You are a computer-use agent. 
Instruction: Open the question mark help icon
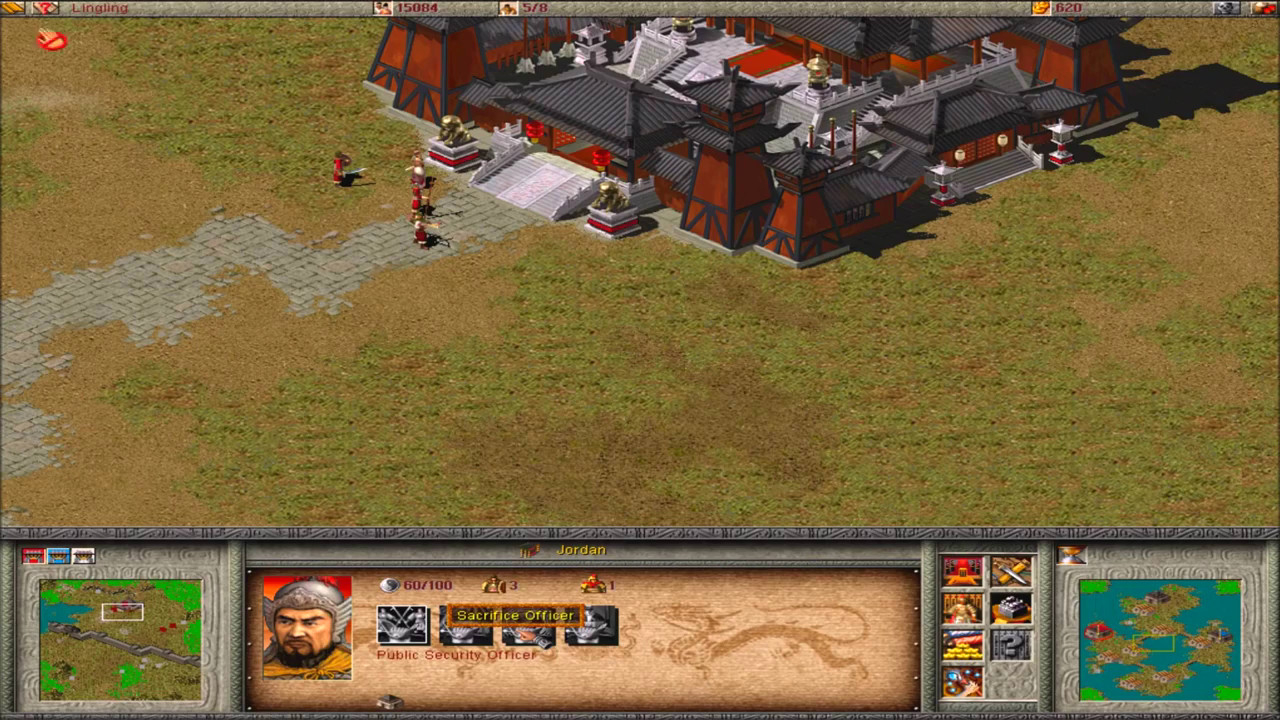1011,645
